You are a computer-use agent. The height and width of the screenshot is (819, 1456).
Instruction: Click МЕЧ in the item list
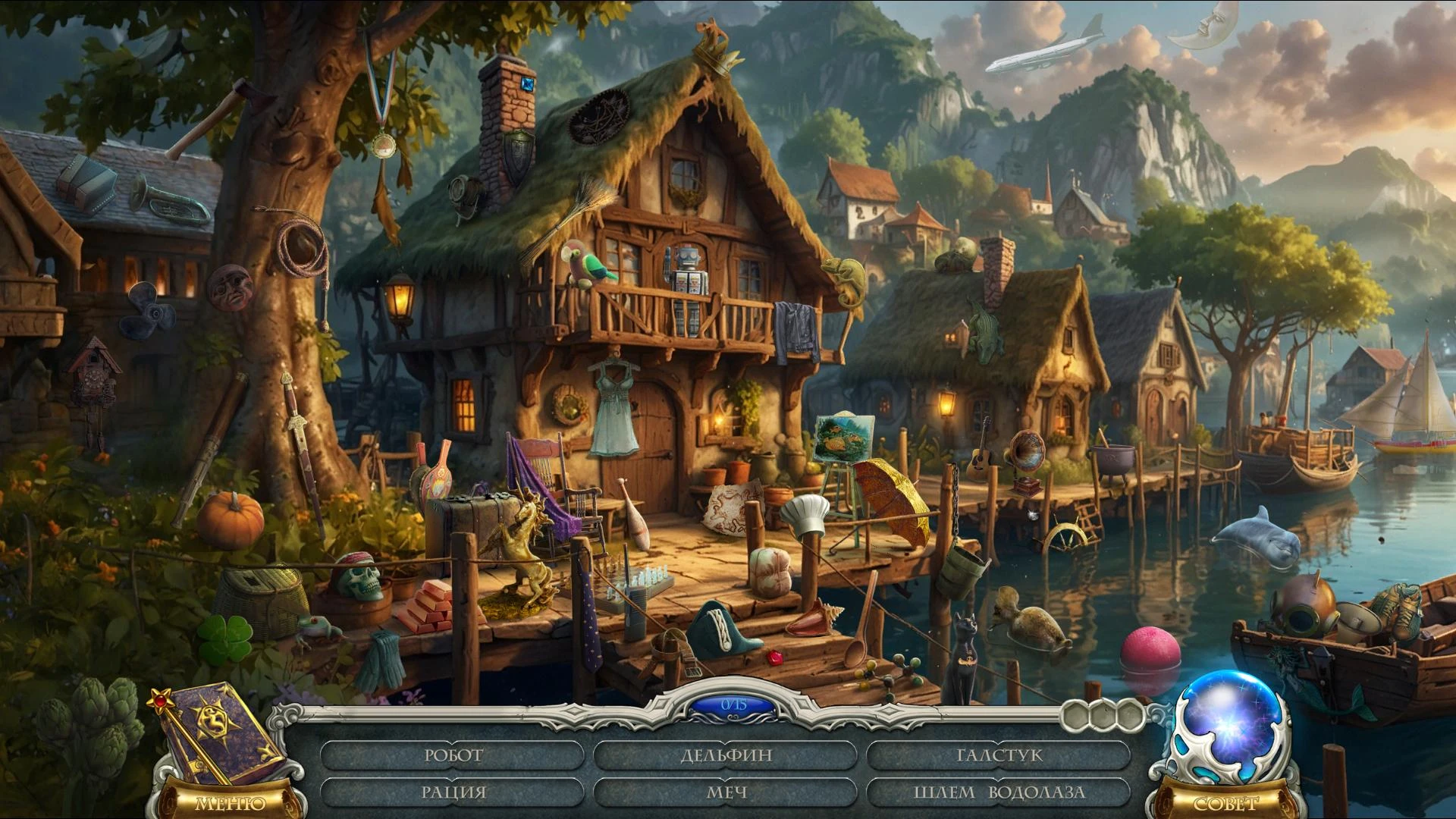point(726,792)
